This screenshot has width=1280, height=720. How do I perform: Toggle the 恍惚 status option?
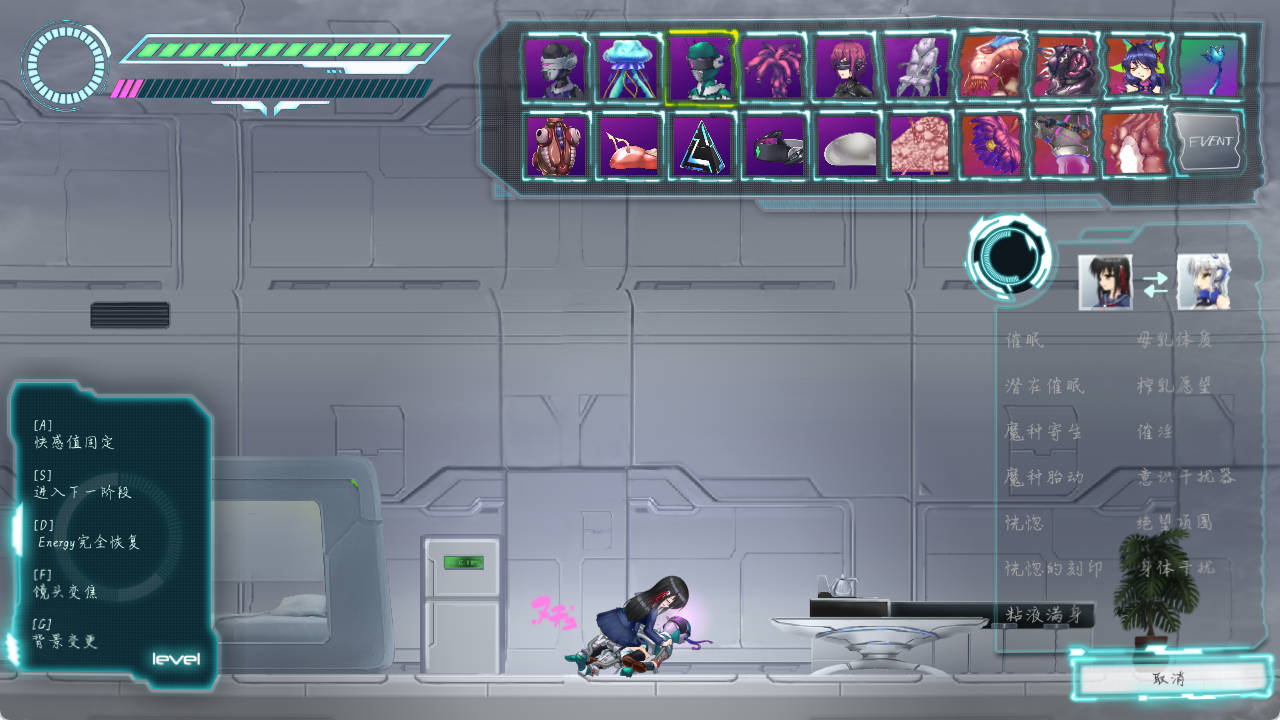pos(1025,522)
